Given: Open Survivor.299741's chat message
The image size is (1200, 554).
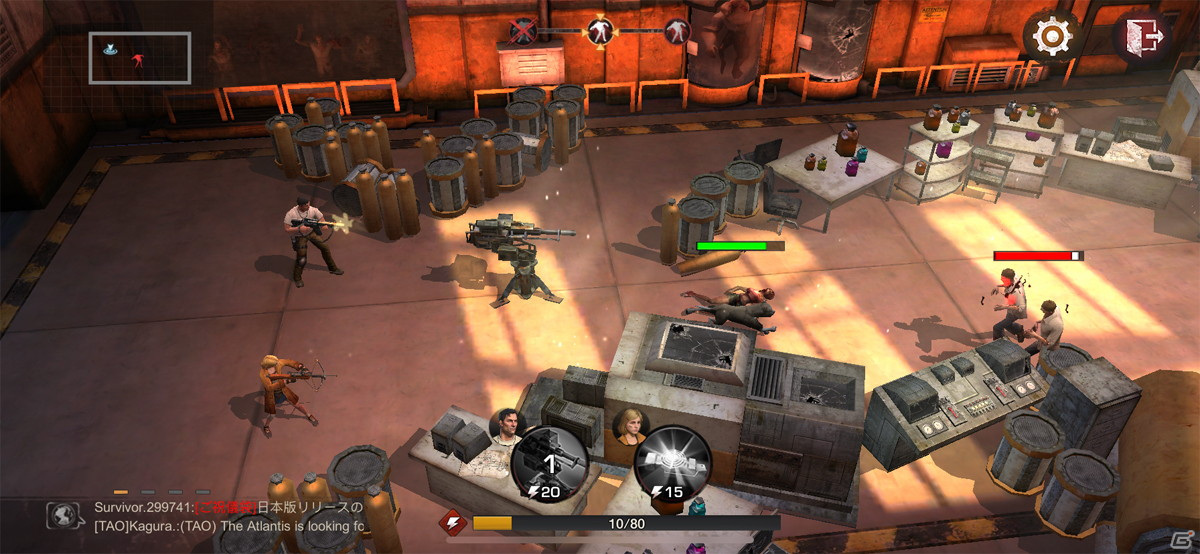Looking at the screenshot, I should (228, 507).
